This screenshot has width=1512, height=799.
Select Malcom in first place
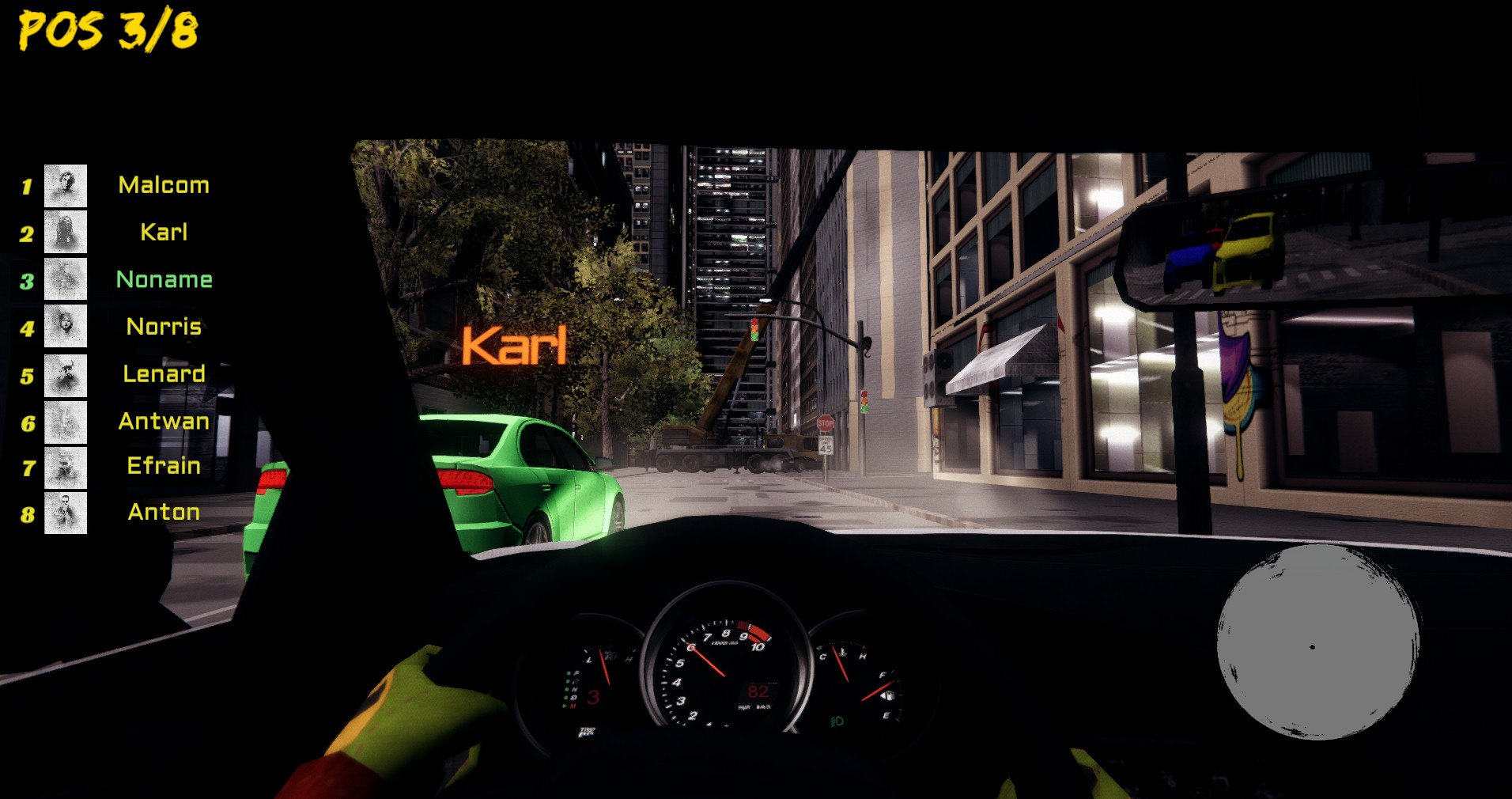pyautogui.click(x=163, y=184)
